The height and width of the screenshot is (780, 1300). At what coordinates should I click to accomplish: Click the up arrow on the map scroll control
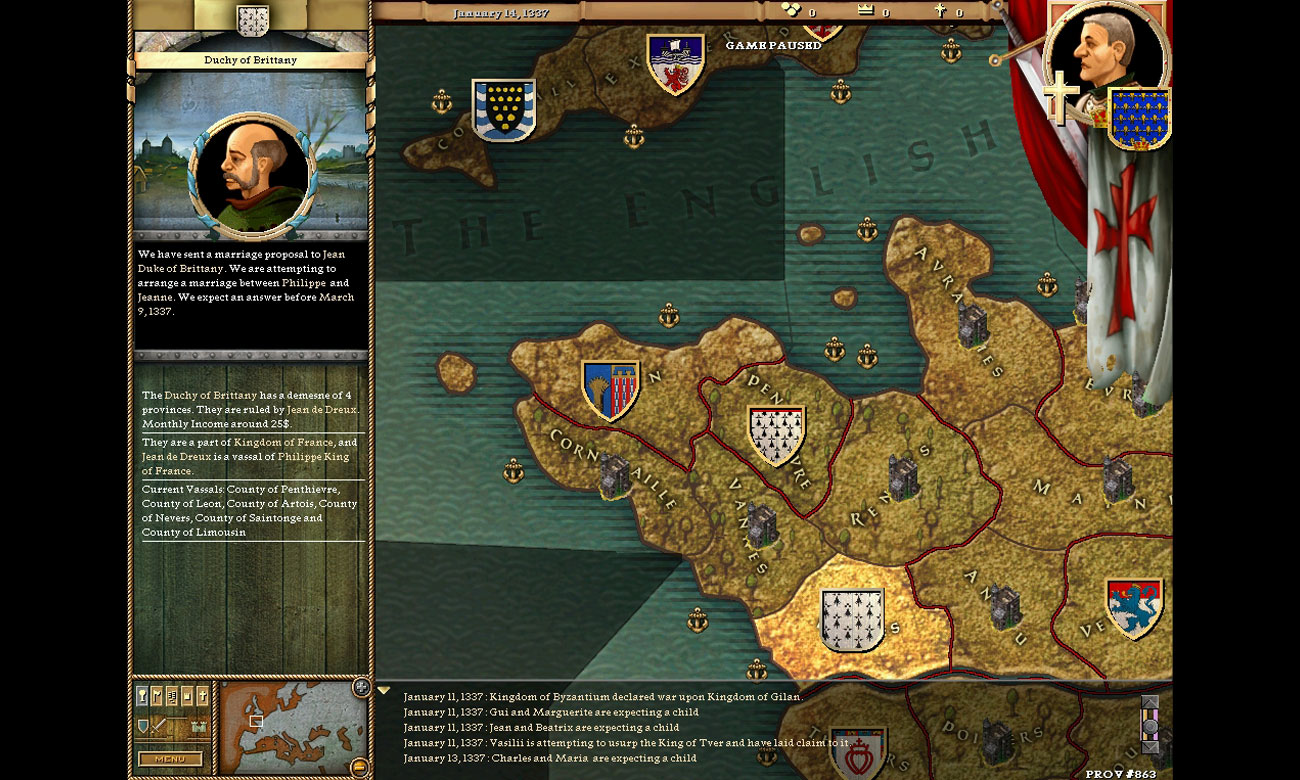(1148, 702)
